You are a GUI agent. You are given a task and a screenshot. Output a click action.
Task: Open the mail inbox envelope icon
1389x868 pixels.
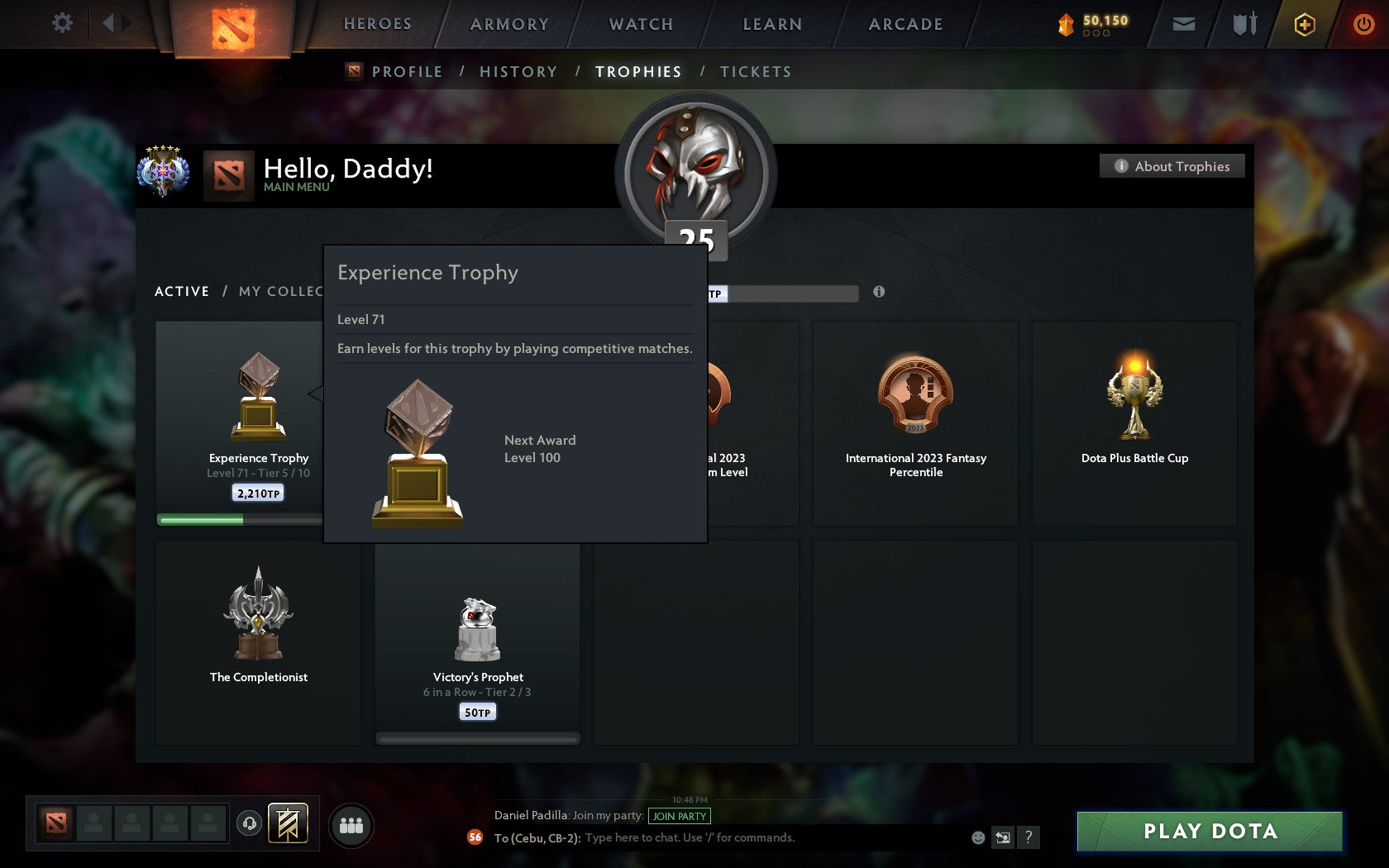tap(1182, 23)
